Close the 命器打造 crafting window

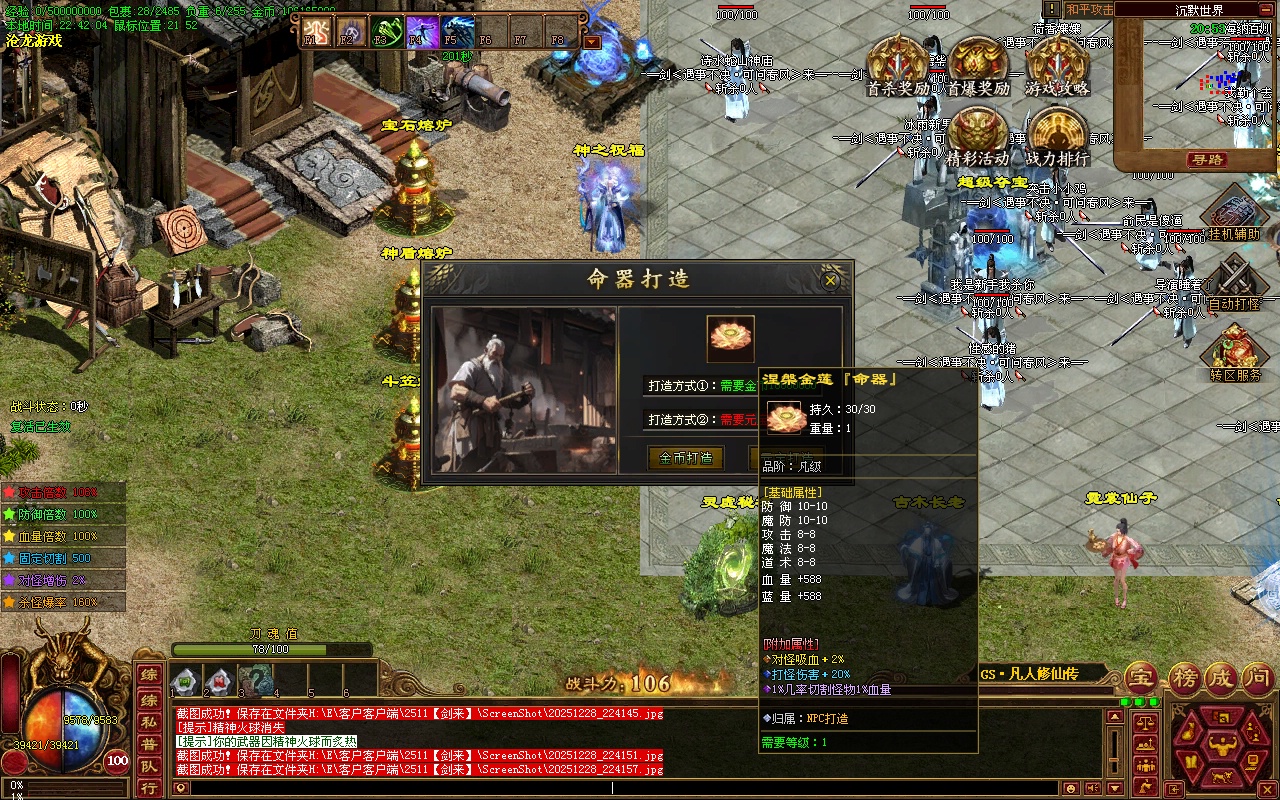coord(830,281)
